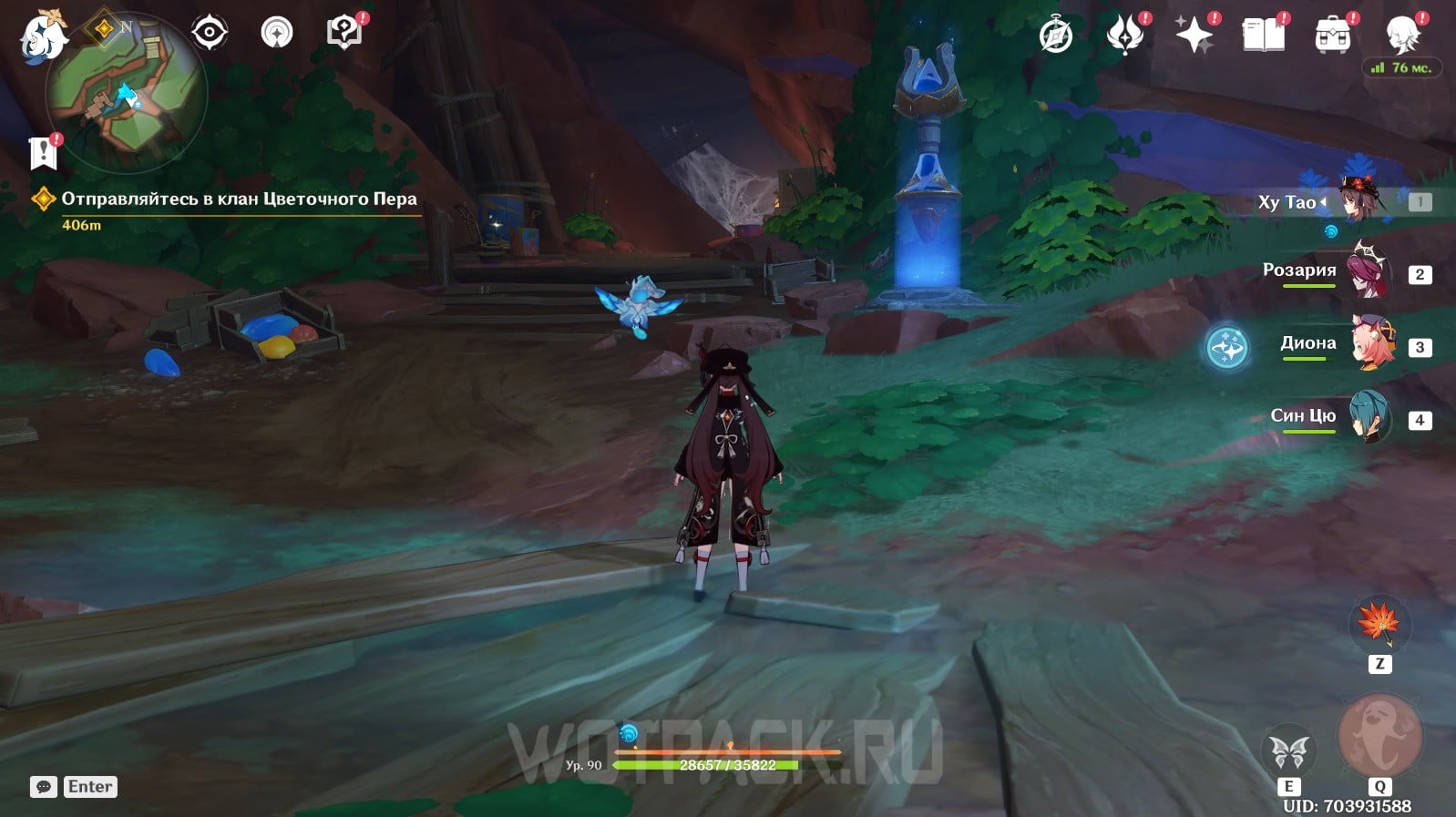
Task: Open the quest notice exclamation icon
Action: coord(43,153)
